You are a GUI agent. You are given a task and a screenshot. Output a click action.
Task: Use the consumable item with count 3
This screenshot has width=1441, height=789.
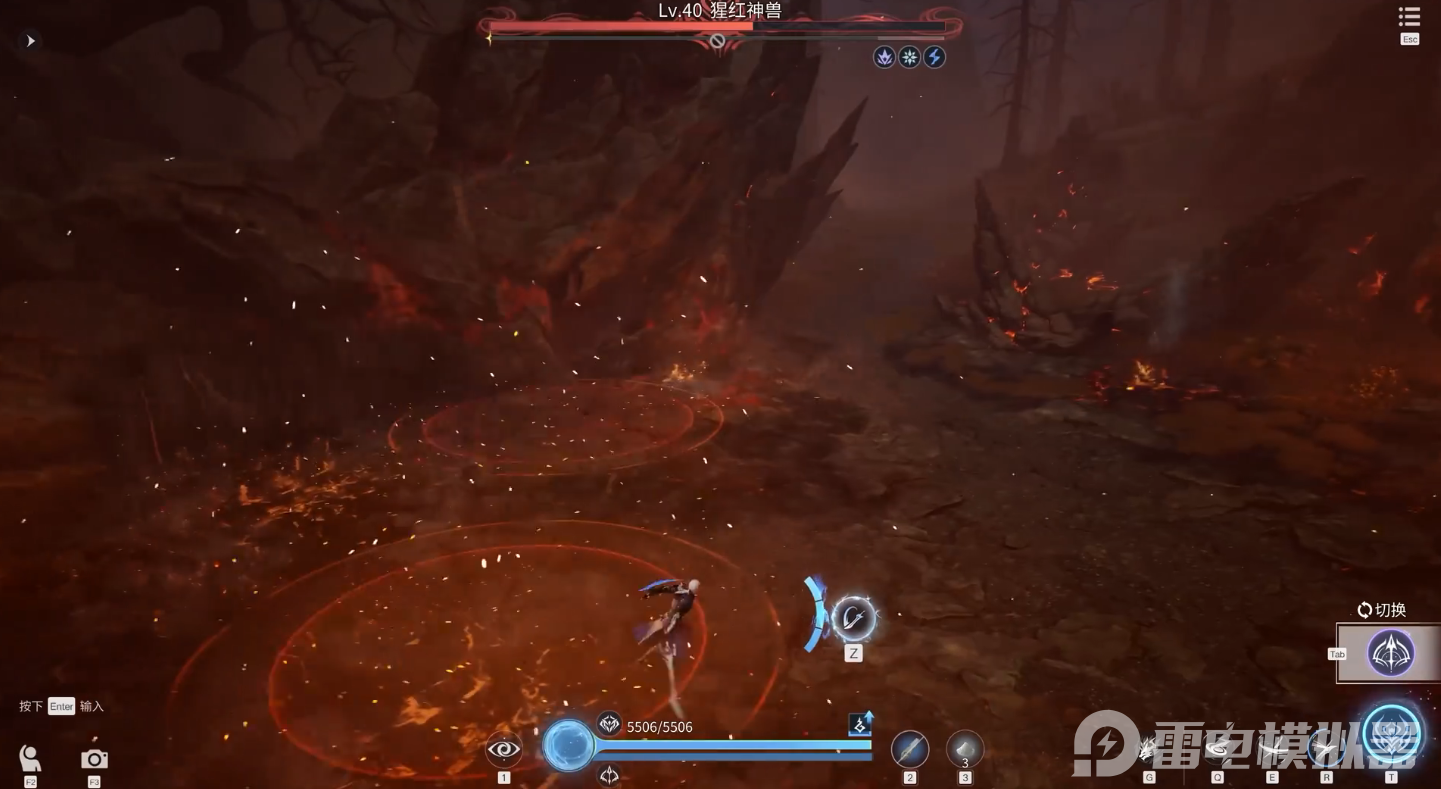pyautogui.click(x=965, y=749)
